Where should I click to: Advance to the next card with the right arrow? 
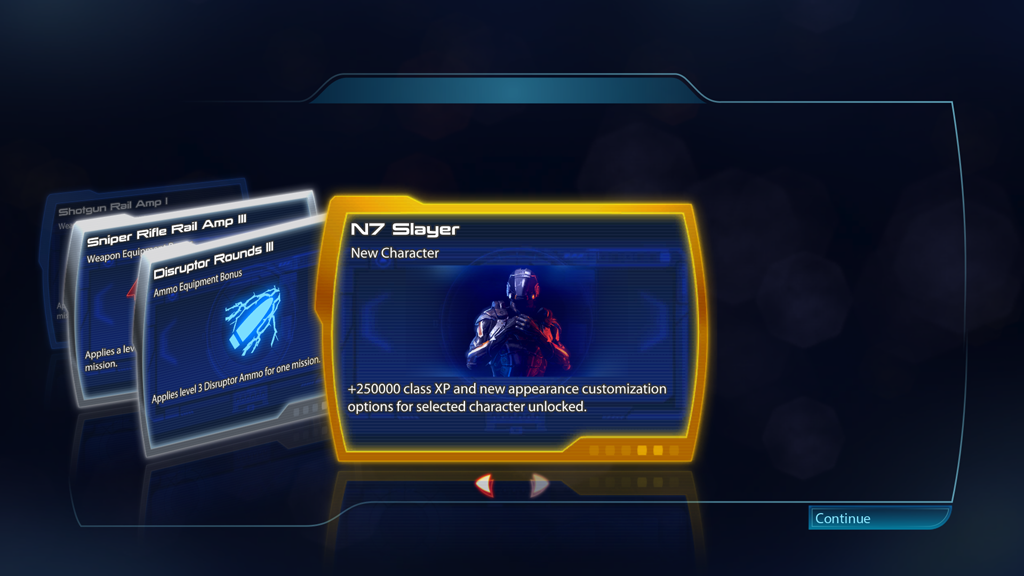point(539,486)
